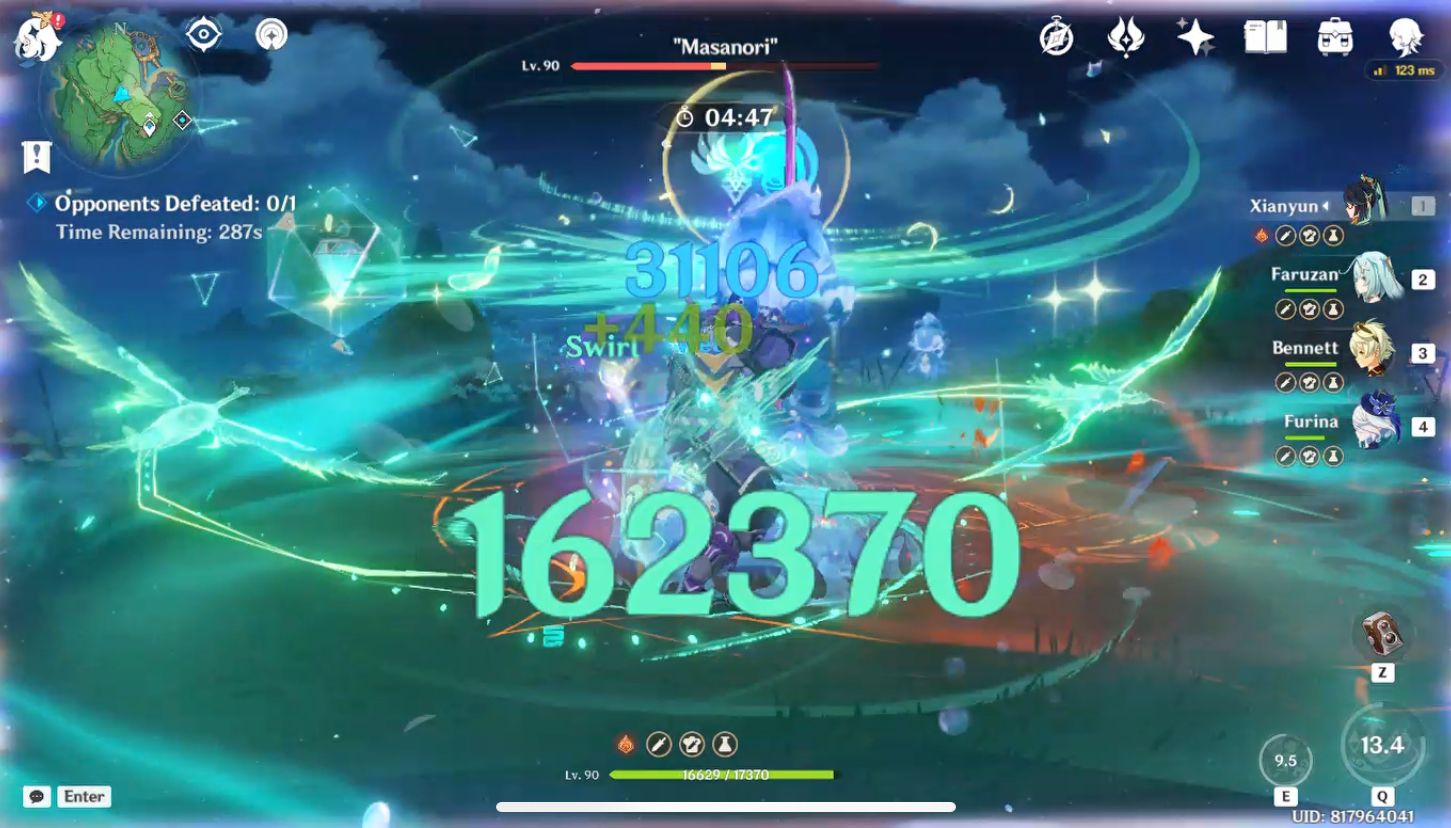Open the player profile avatar top-left
The height and width of the screenshot is (828, 1451).
click(38, 40)
